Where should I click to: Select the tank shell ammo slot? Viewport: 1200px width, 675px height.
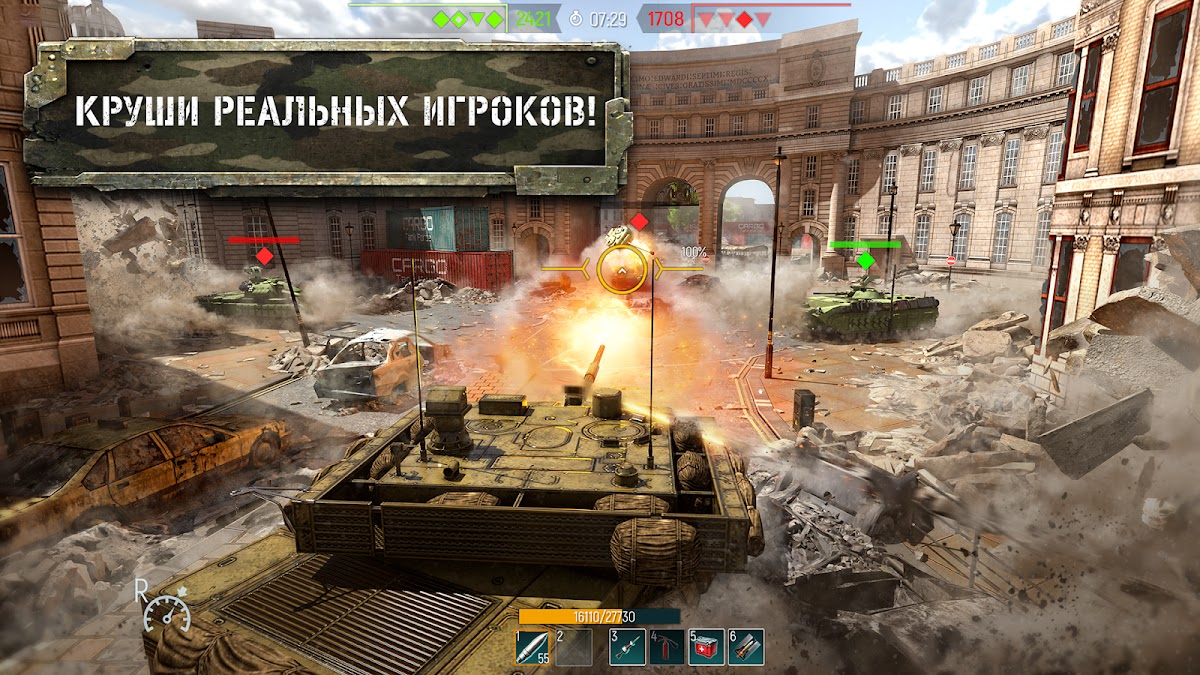[x=532, y=648]
